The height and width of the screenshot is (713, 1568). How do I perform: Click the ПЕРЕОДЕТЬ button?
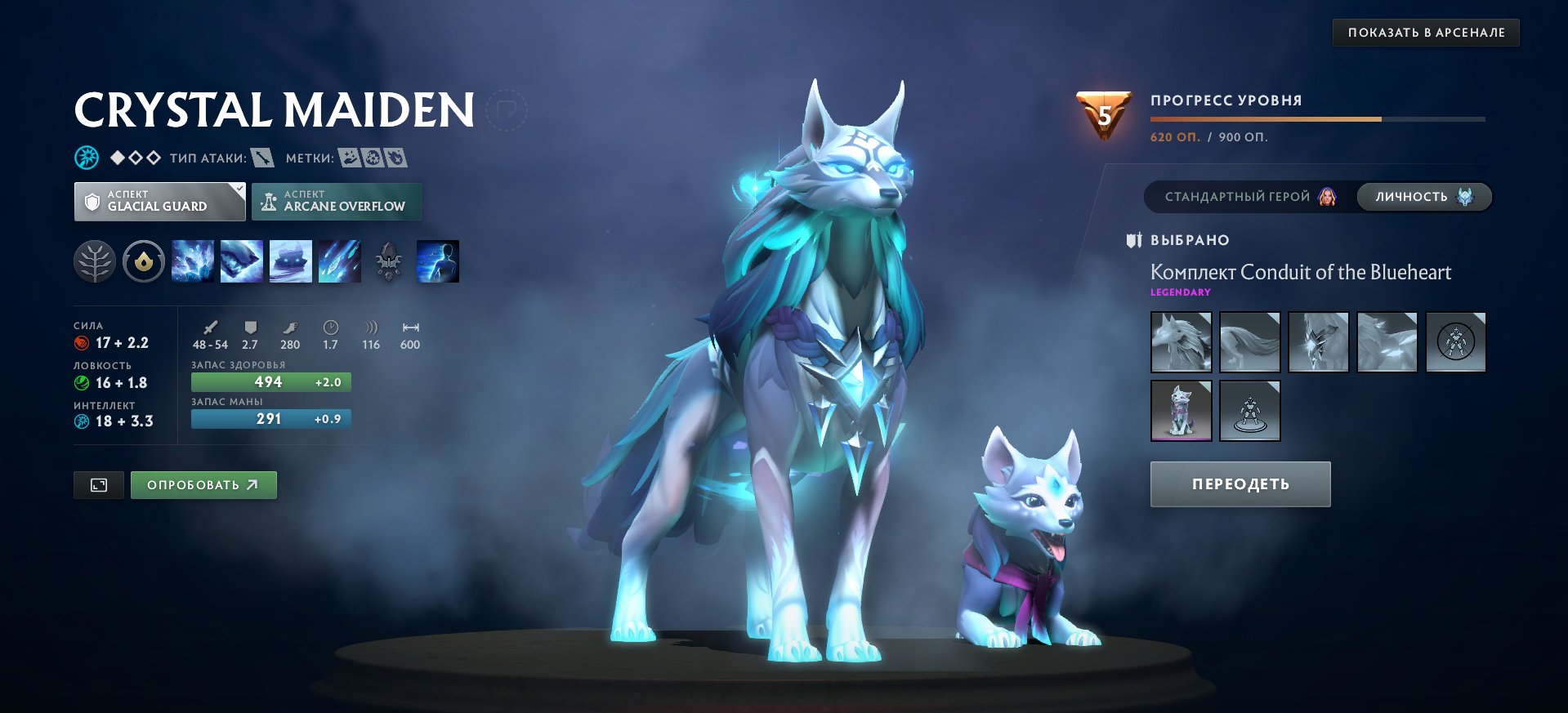point(1240,484)
